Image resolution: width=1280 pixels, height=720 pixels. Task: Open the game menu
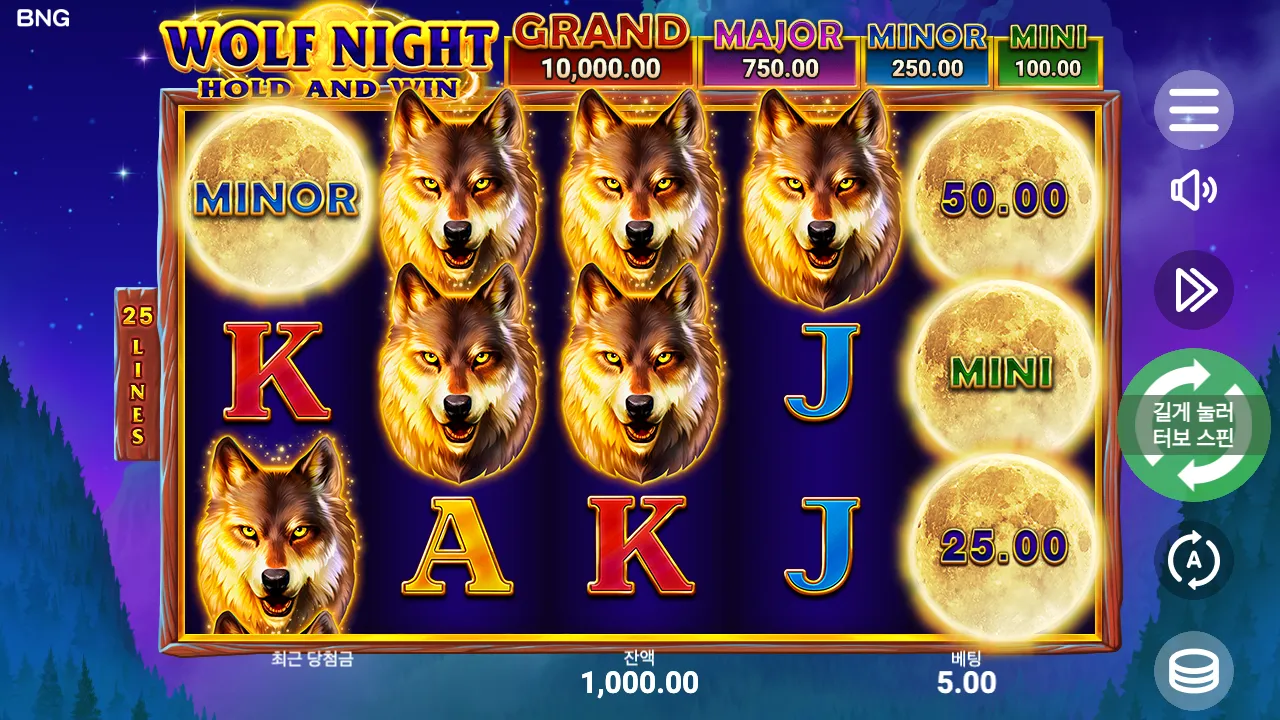click(1194, 111)
